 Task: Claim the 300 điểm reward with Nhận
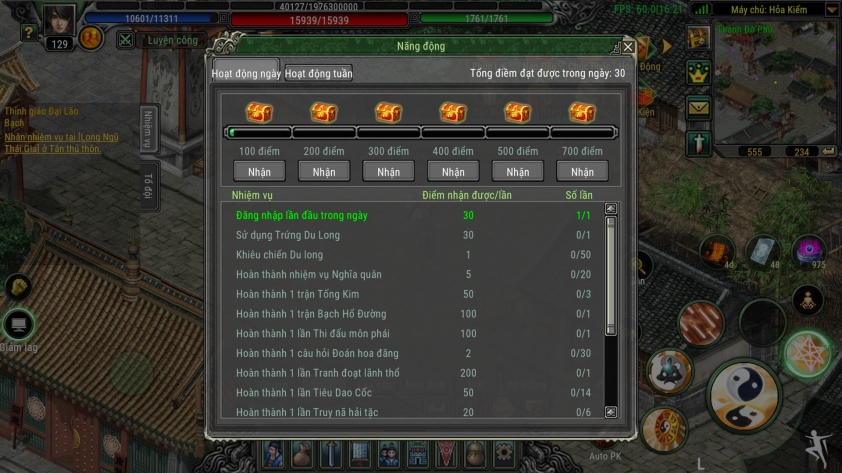pos(388,172)
